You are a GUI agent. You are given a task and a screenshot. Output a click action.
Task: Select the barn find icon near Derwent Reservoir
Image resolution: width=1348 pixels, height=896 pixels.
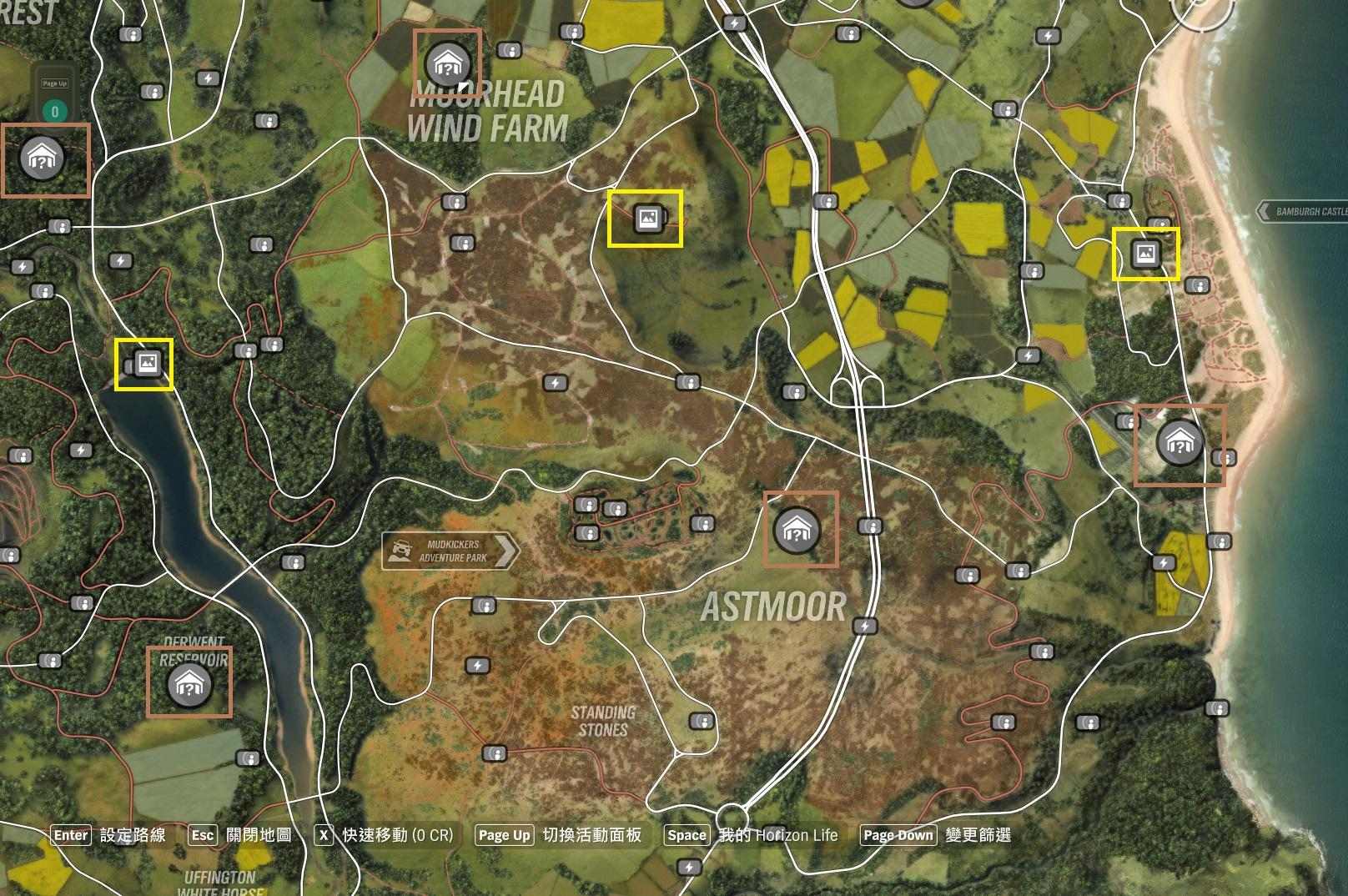[190, 689]
